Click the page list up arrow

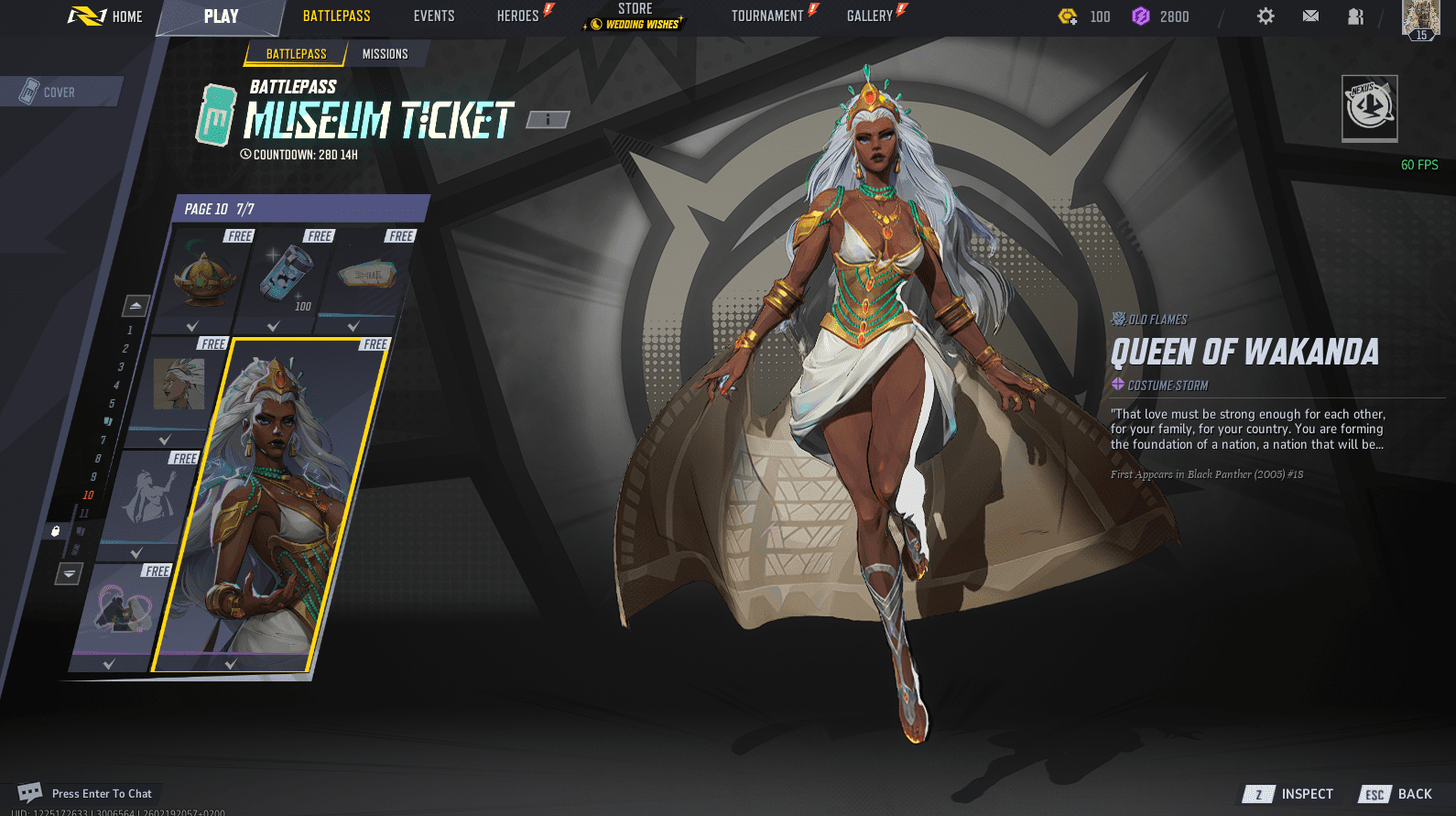[x=136, y=305]
